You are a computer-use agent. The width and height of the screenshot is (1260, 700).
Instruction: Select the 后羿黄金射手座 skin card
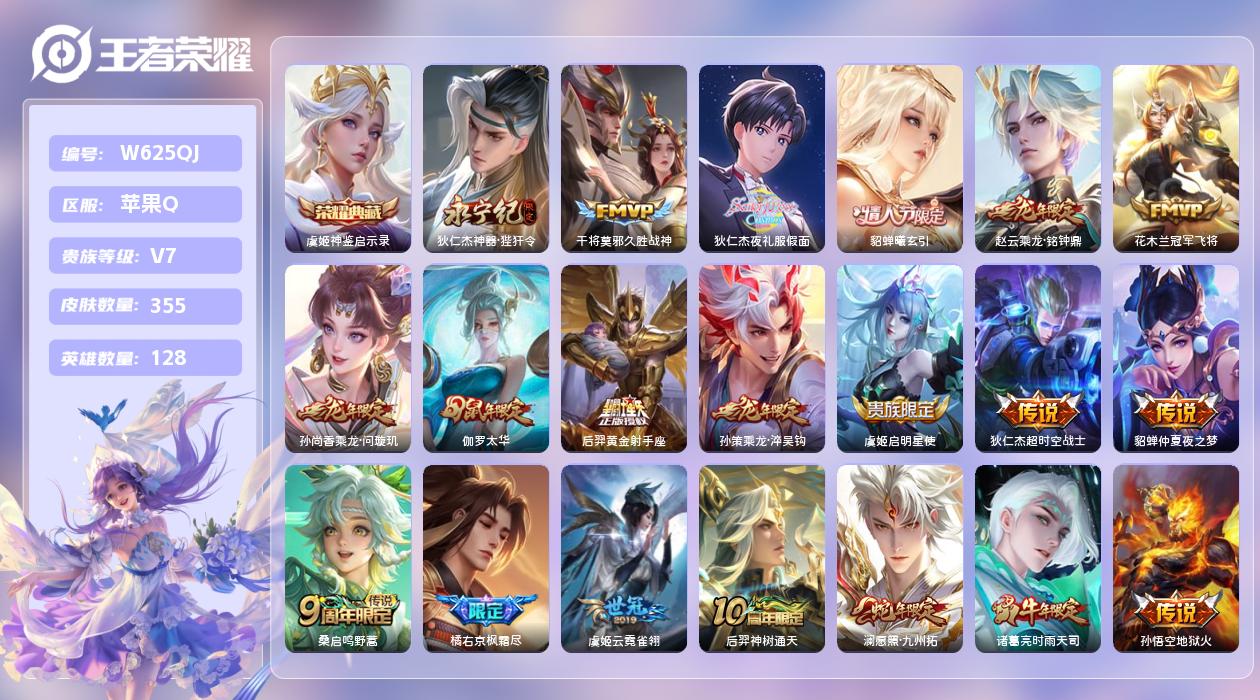624,358
